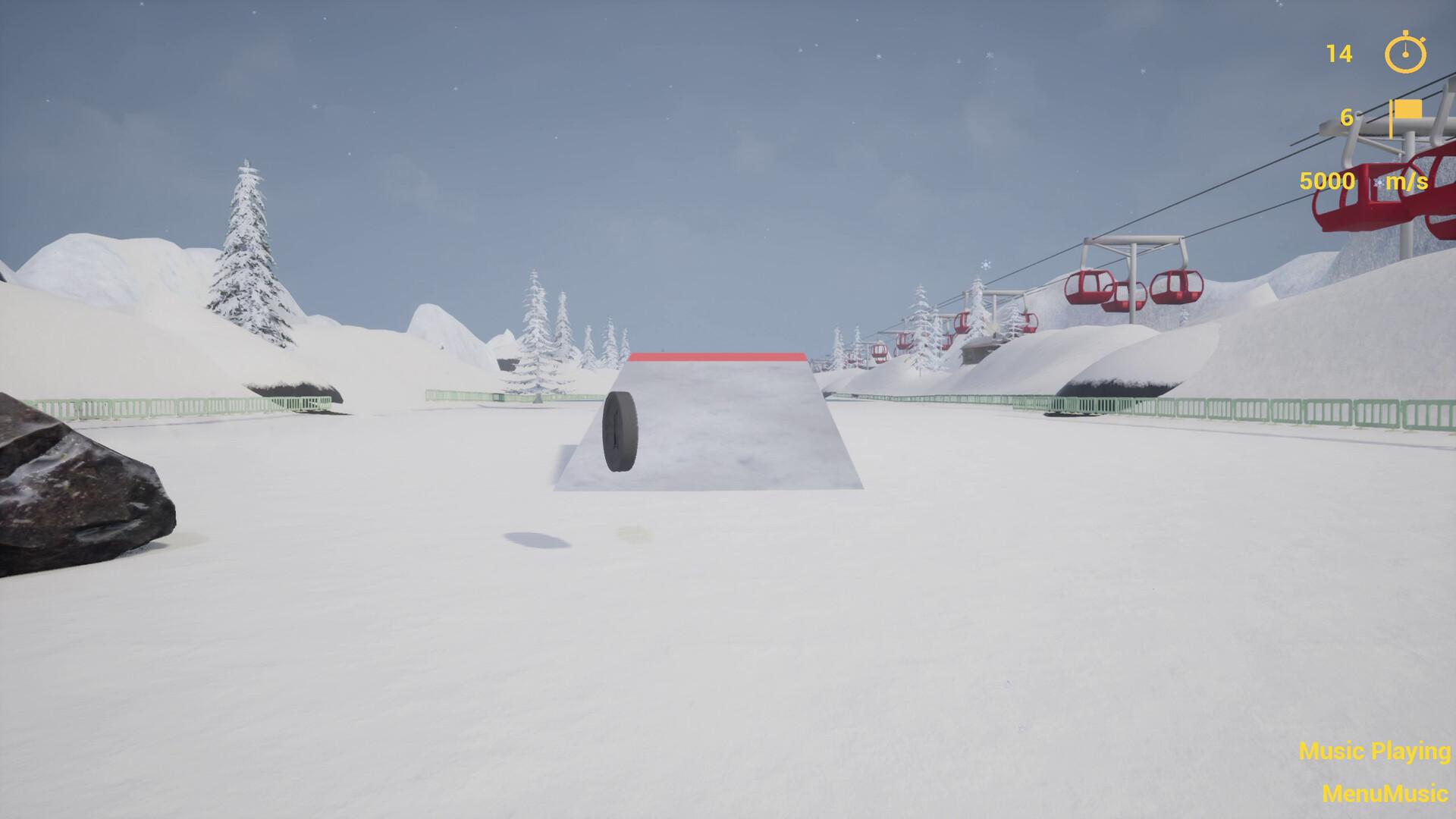
Task: Click the timer count showing 14
Action: 1338,55
